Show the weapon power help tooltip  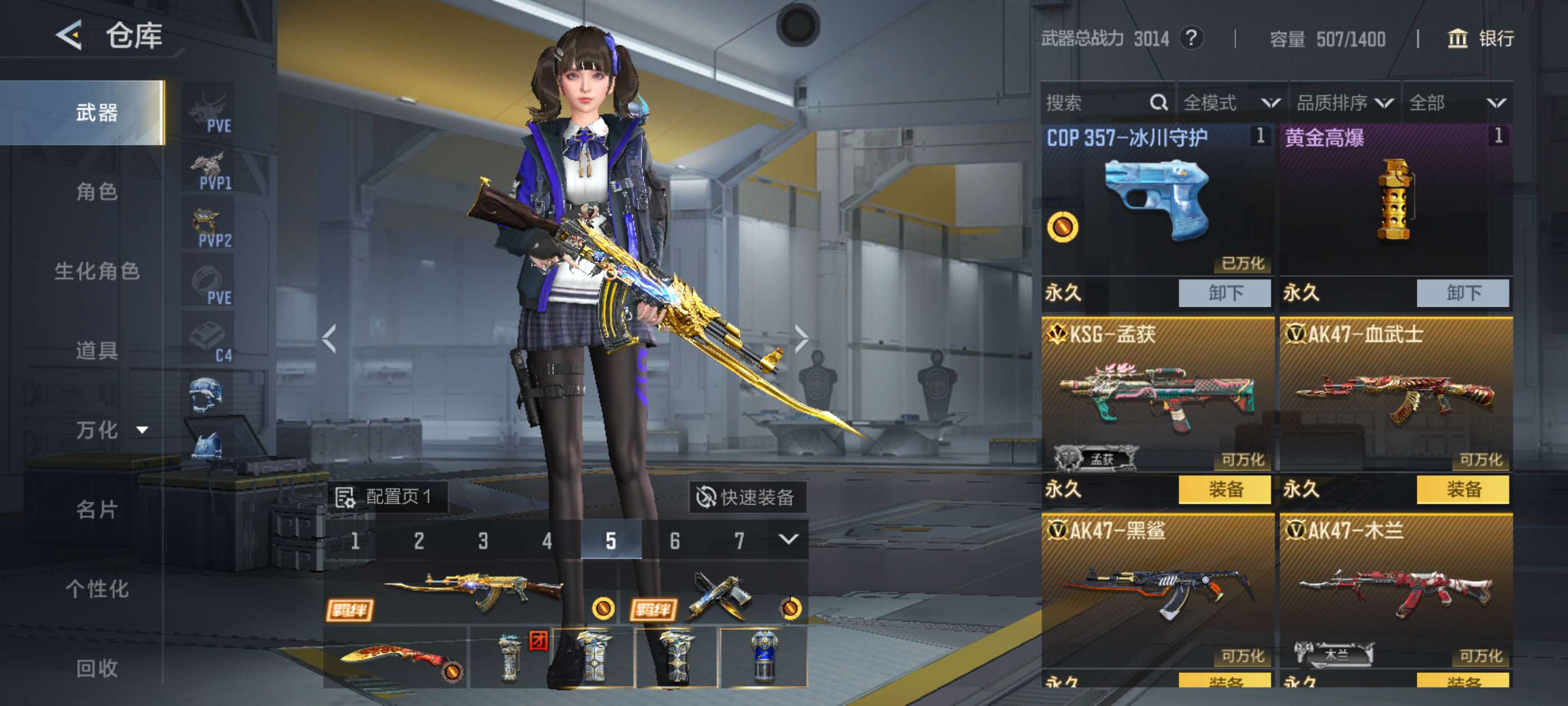pos(1191,38)
